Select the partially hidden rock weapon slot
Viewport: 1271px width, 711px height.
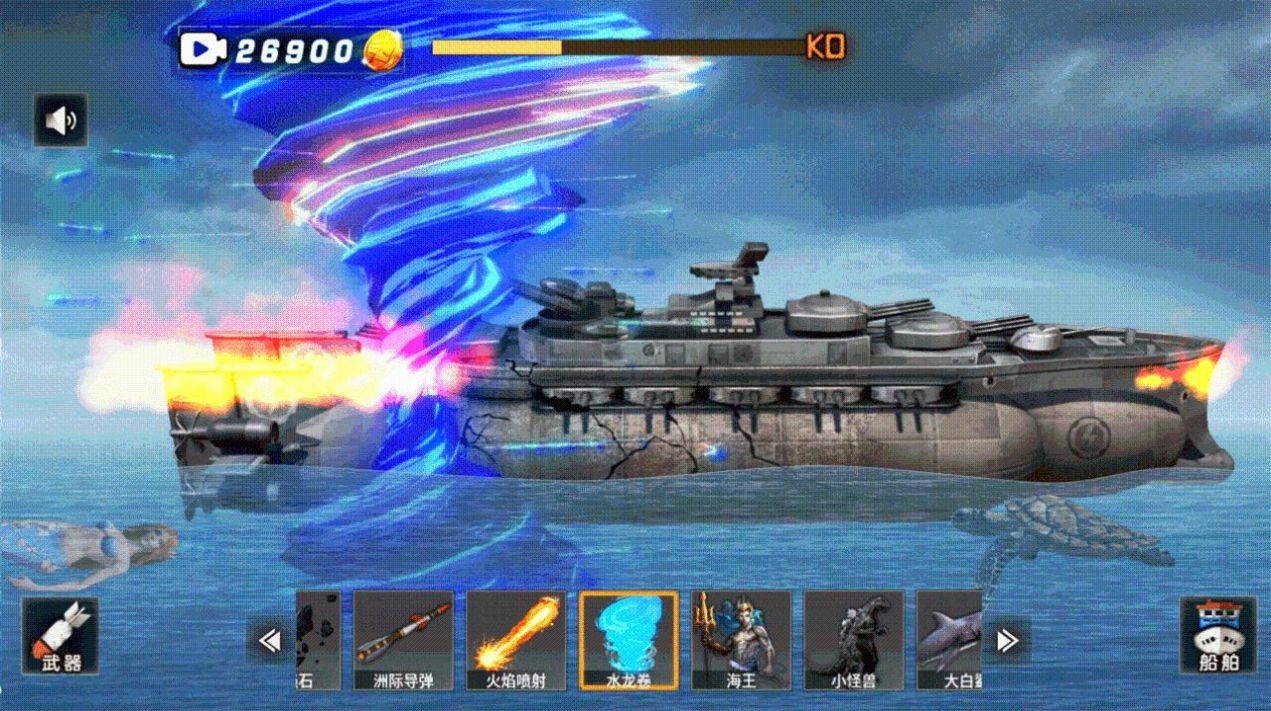pos(320,640)
